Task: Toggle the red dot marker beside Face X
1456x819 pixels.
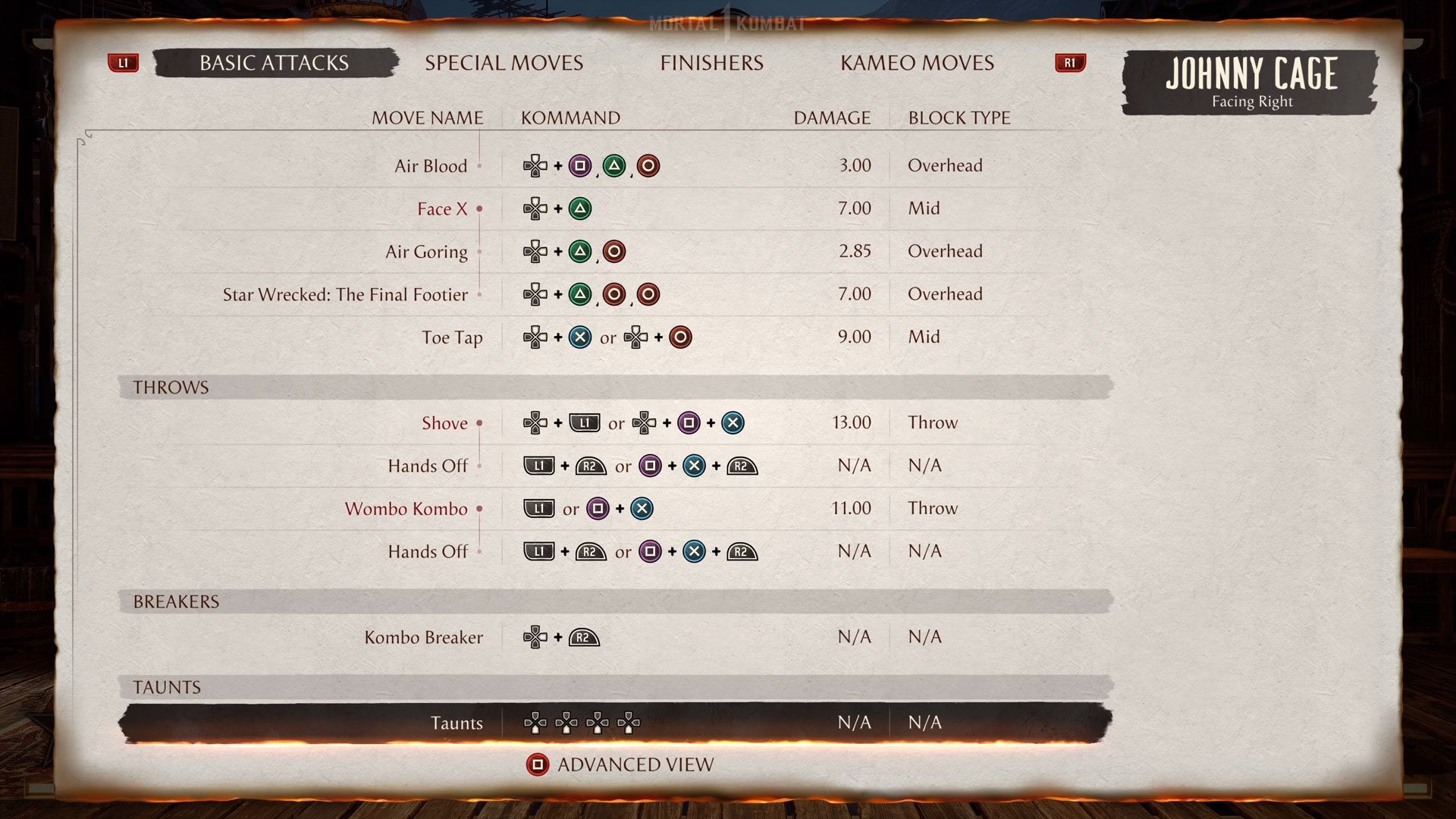Action: tap(480, 209)
